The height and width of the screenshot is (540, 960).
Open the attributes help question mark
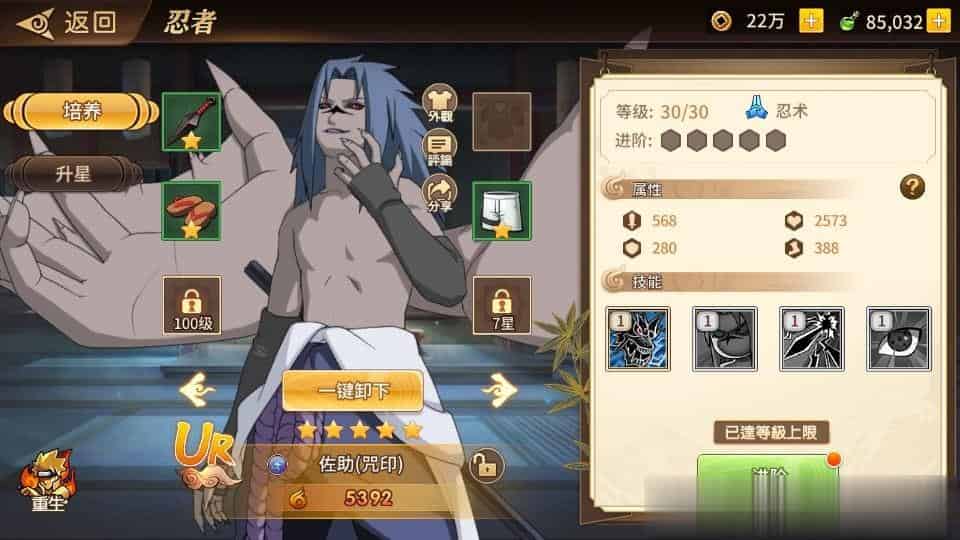911,186
